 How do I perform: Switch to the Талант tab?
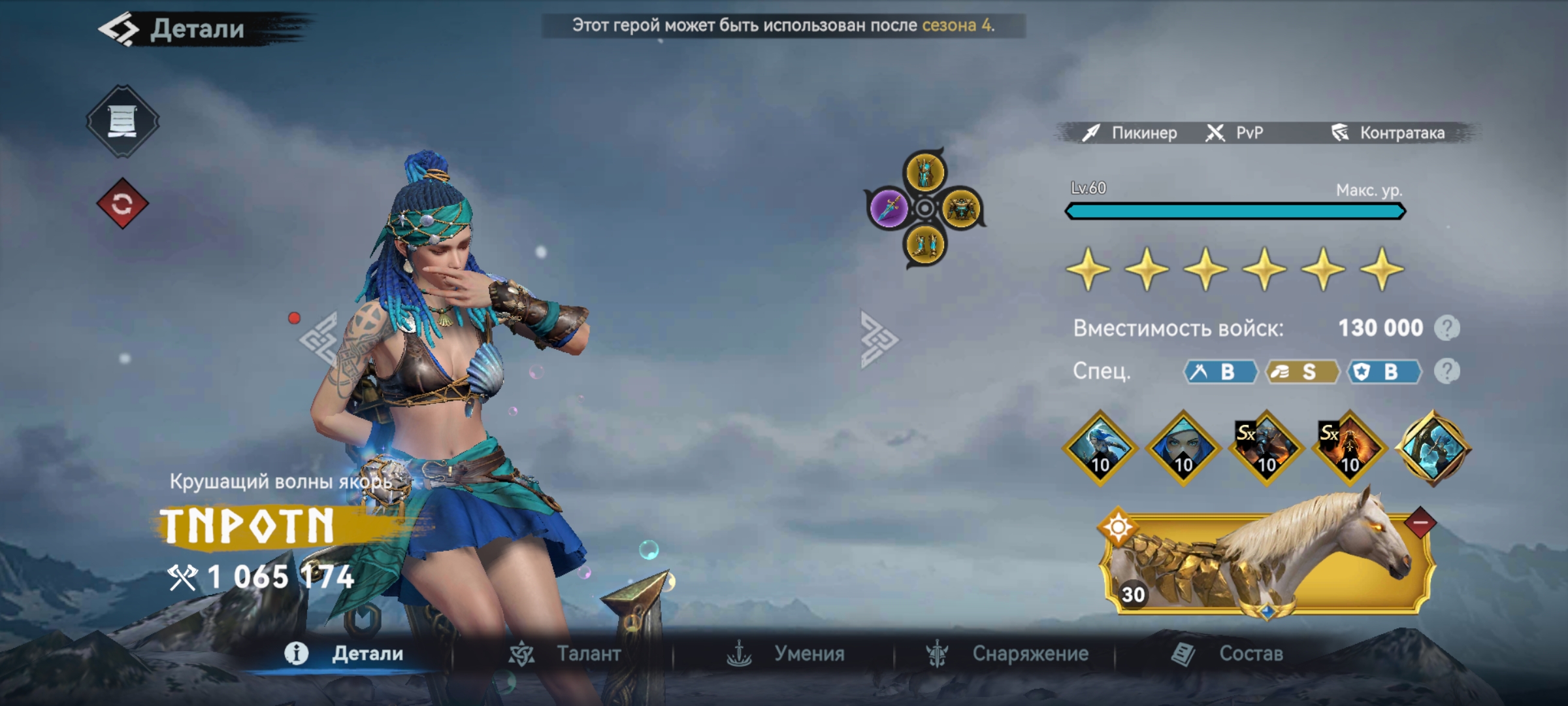[x=566, y=654]
